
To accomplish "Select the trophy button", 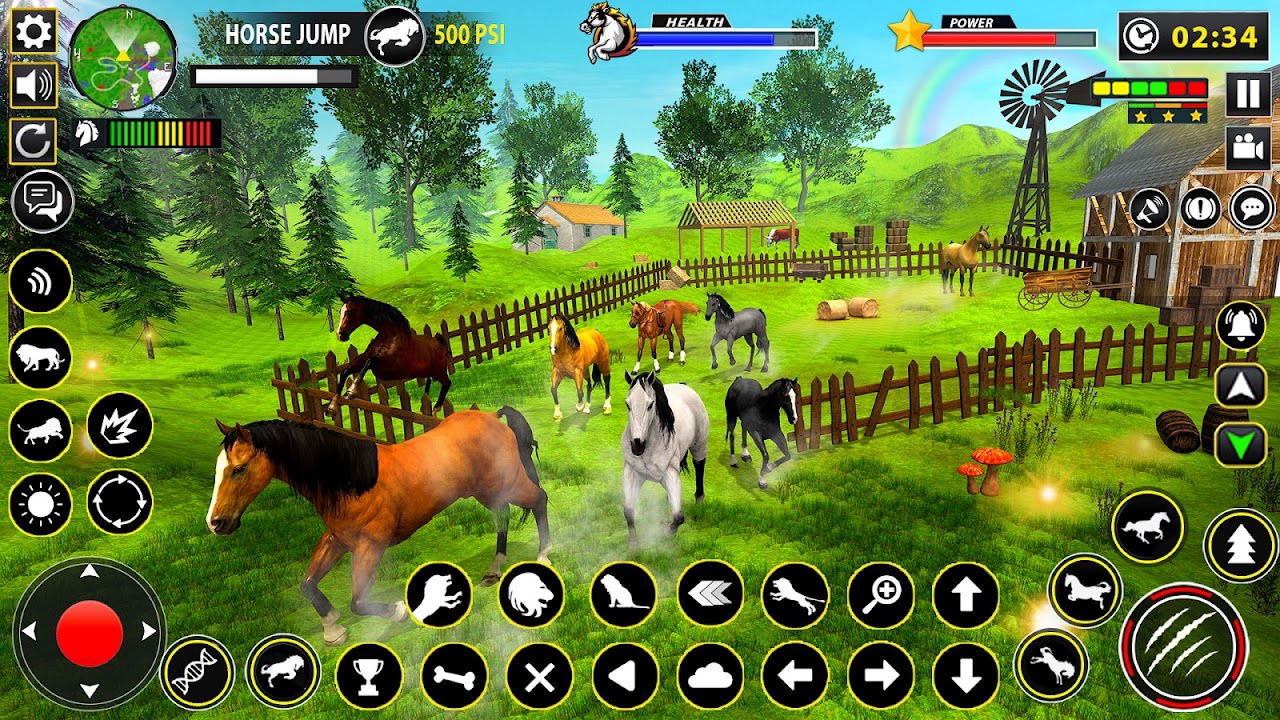I will pos(369,677).
